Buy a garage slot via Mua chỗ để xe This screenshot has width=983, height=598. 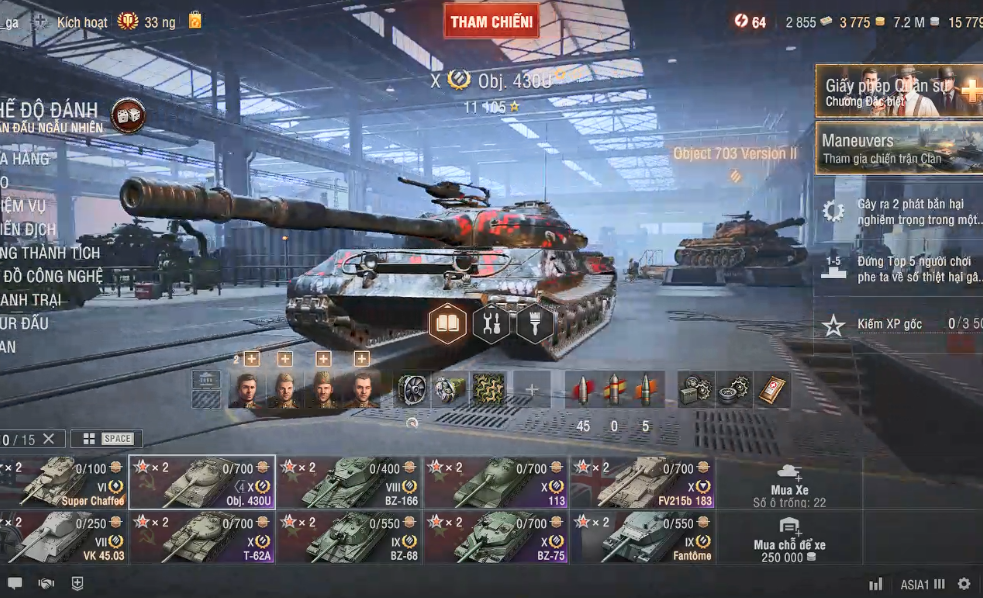coord(790,538)
